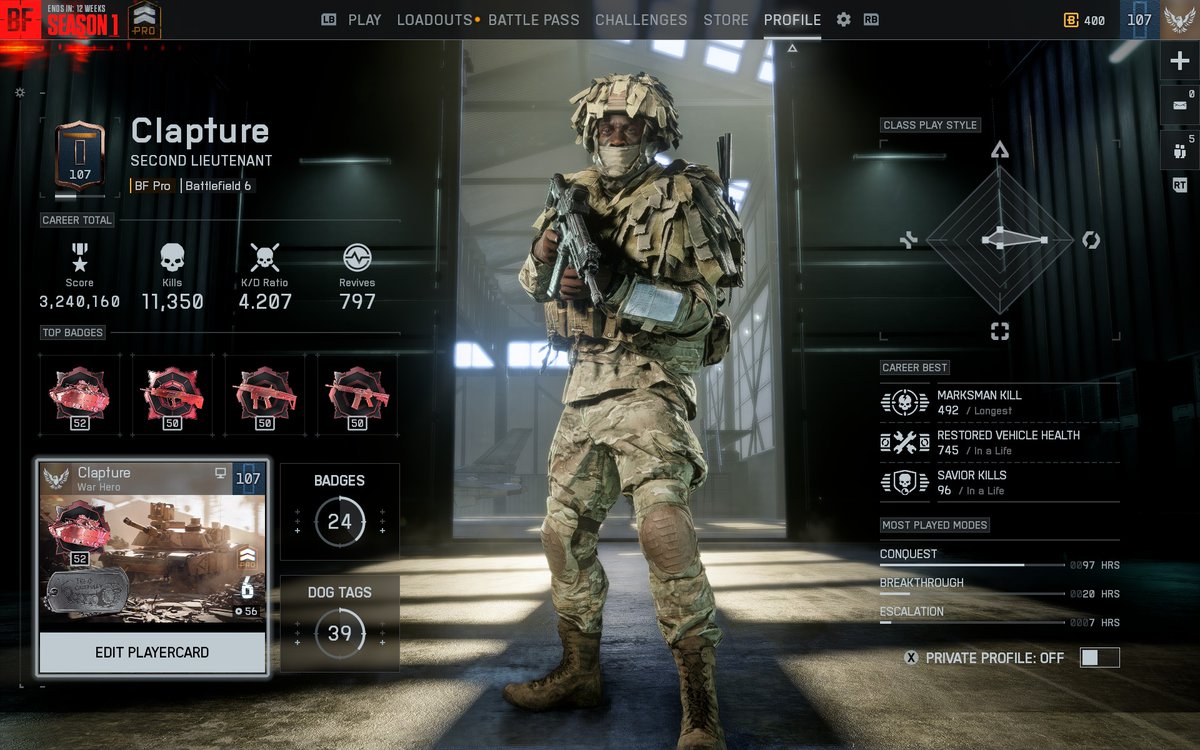The image size is (1200, 750).
Task: Click the Edit Playercard button
Action: click(x=152, y=653)
